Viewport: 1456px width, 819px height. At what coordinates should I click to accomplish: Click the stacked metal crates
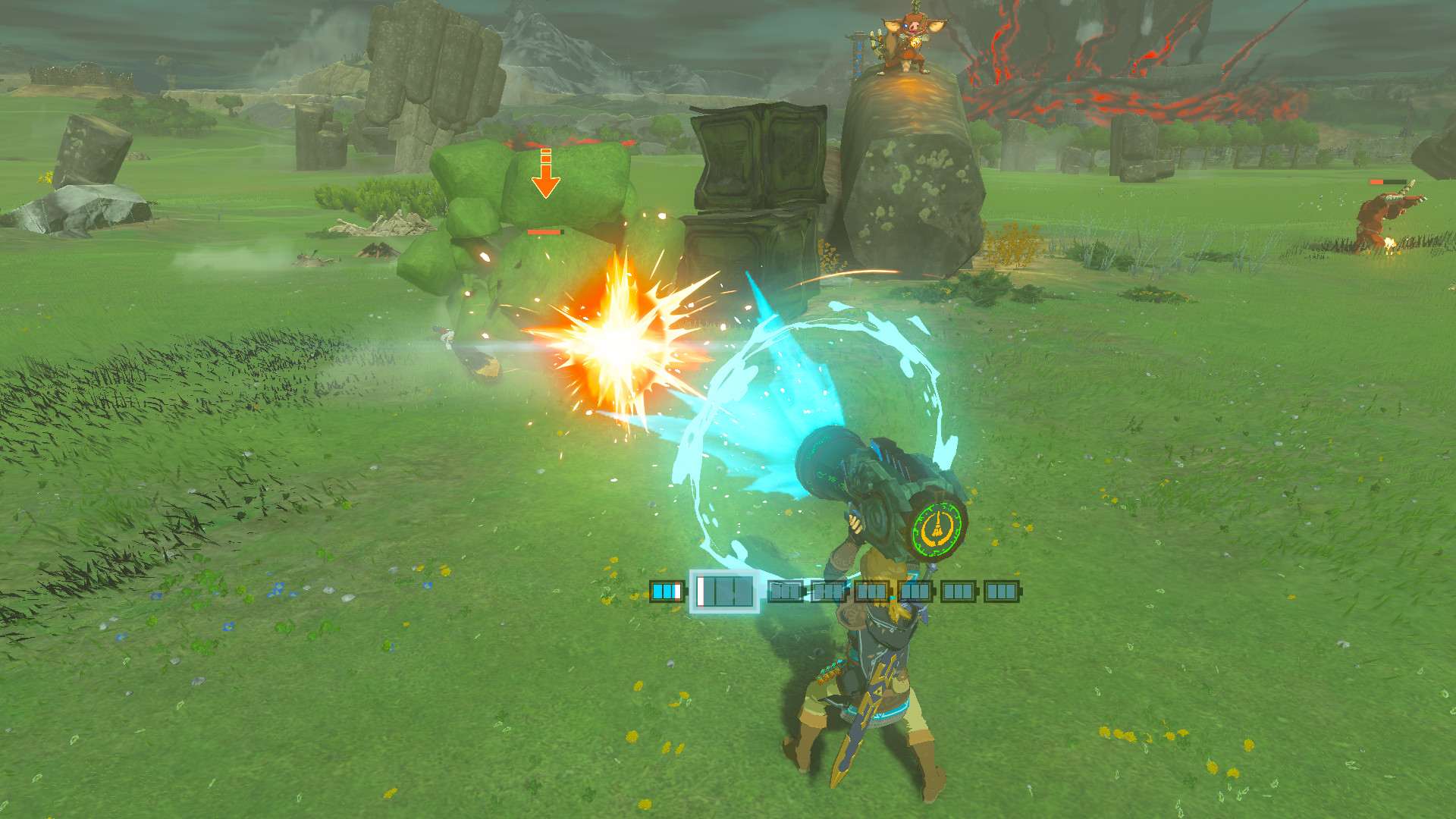pyautogui.click(x=758, y=190)
